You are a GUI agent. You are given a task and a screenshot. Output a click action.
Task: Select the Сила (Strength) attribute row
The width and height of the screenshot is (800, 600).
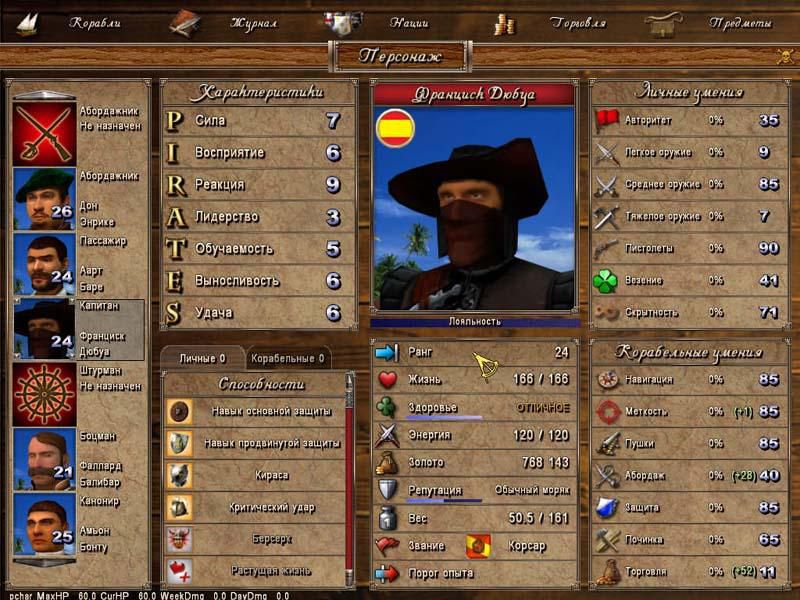click(x=258, y=121)
